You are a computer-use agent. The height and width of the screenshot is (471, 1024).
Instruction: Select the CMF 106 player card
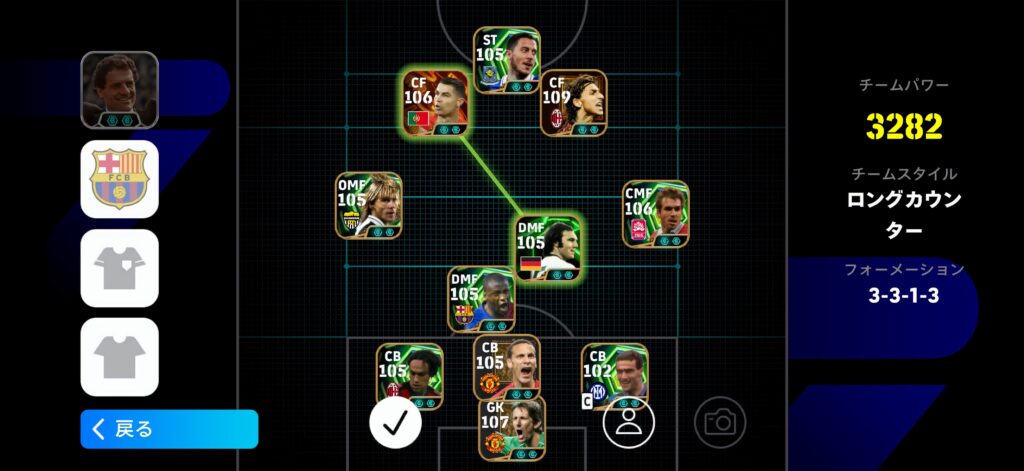coord(655,213)
